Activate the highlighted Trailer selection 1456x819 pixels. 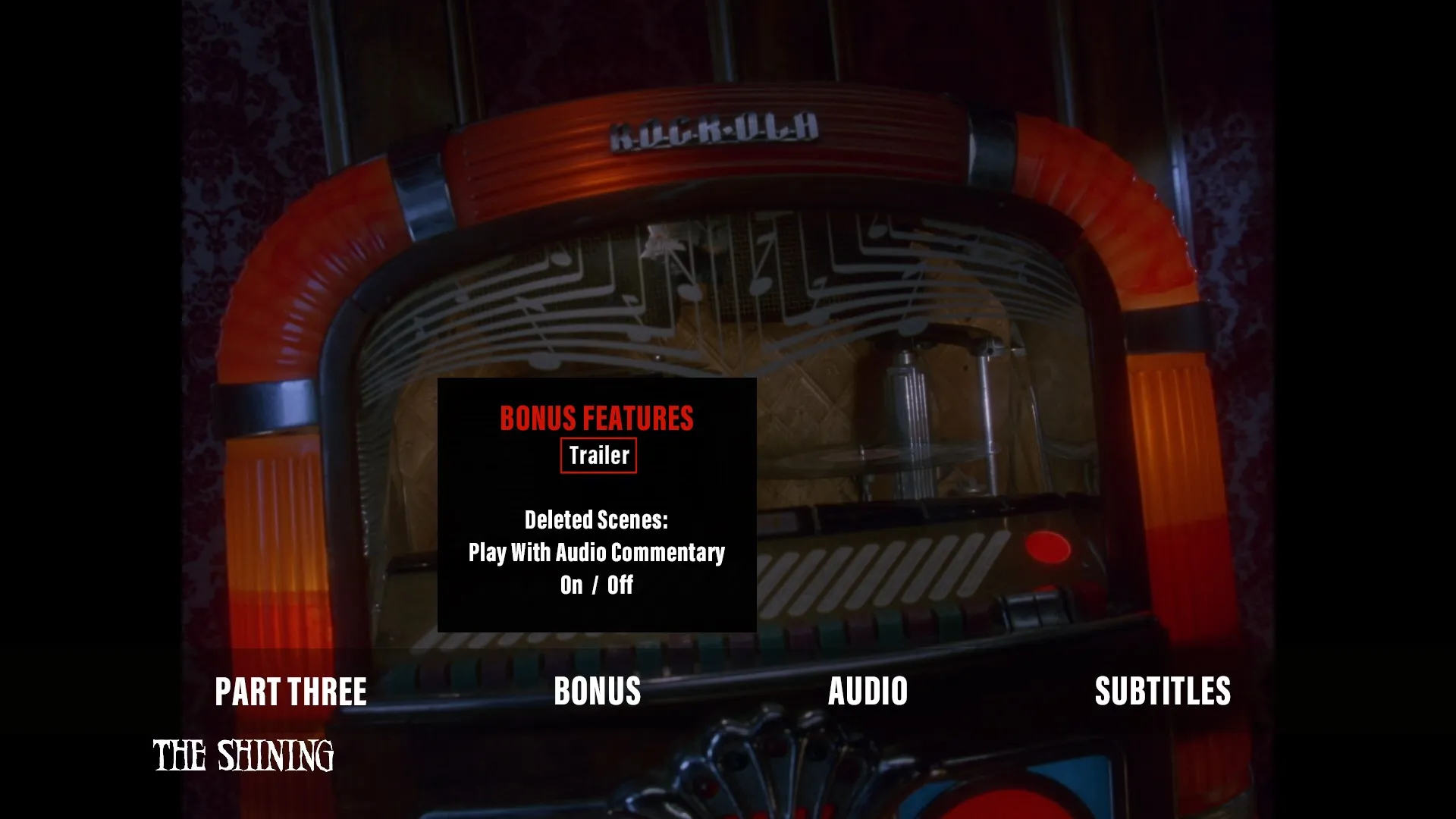[598, 455]
